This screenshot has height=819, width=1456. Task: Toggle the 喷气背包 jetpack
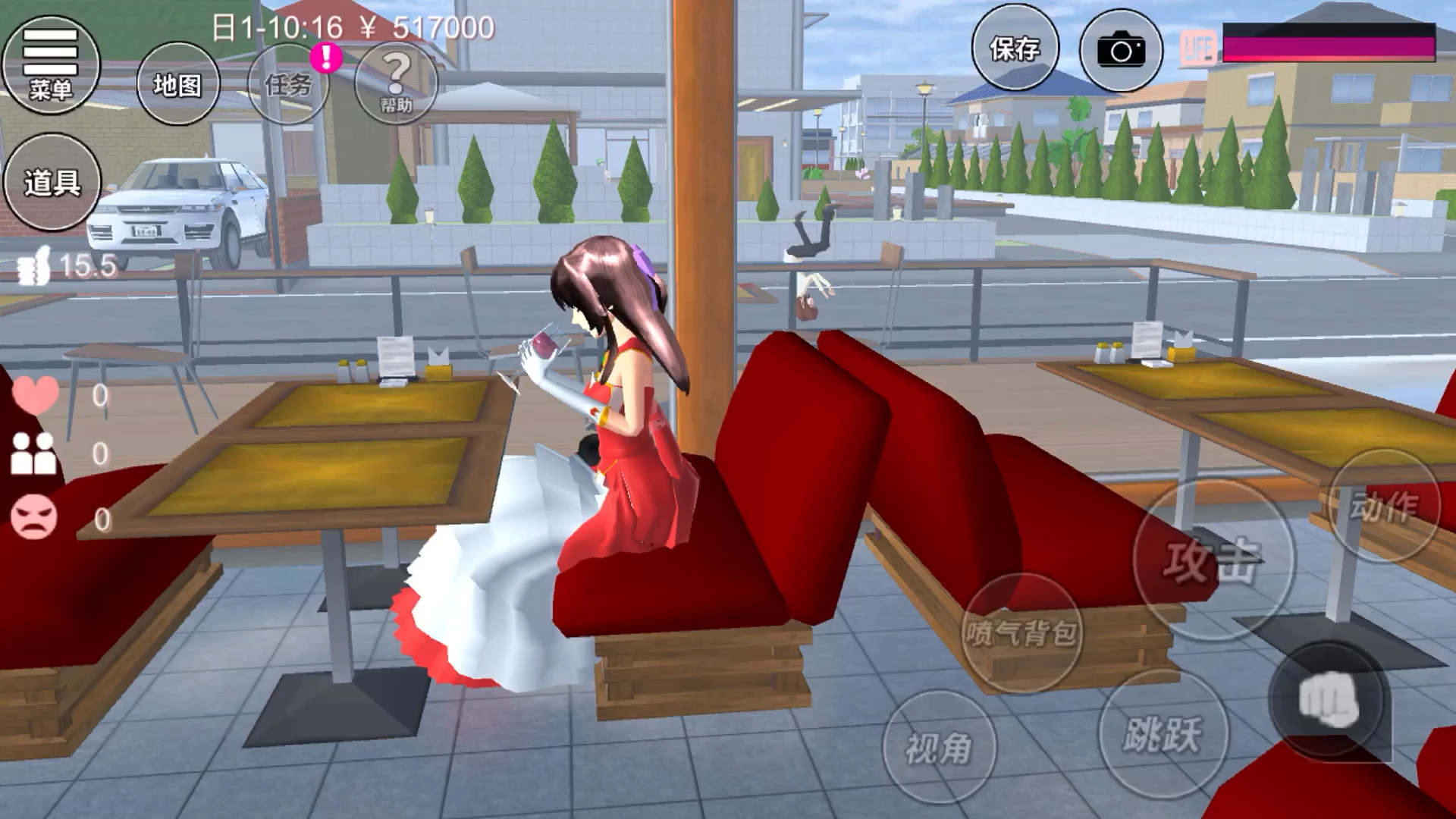pos(1021,632)
